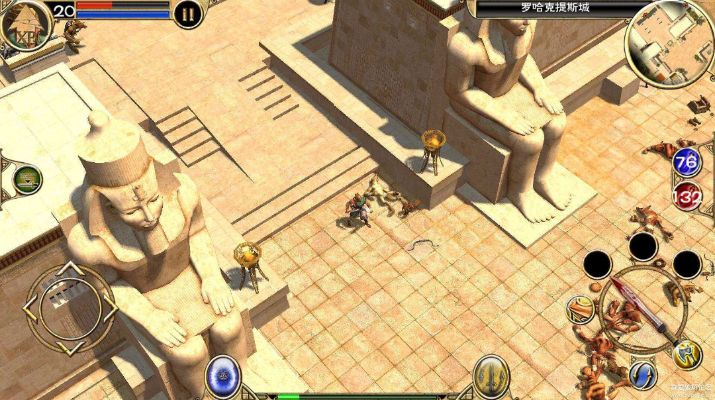The image size is (715, 400).
Task: Use the blue mana potion showing 76
Action: click(x=687, y=162)
